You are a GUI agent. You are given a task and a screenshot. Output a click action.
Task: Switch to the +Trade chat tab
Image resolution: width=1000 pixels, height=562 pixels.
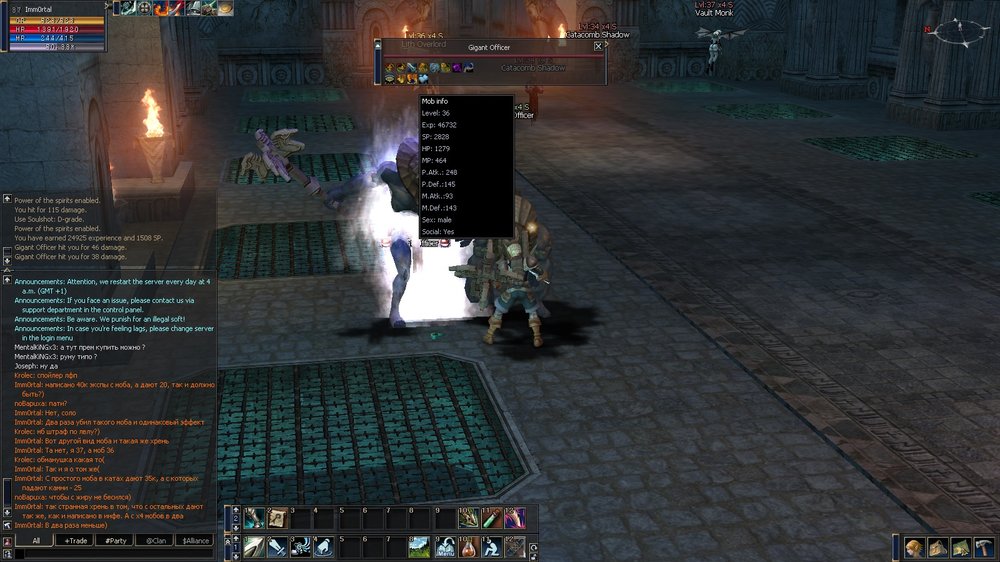point(75,540)
